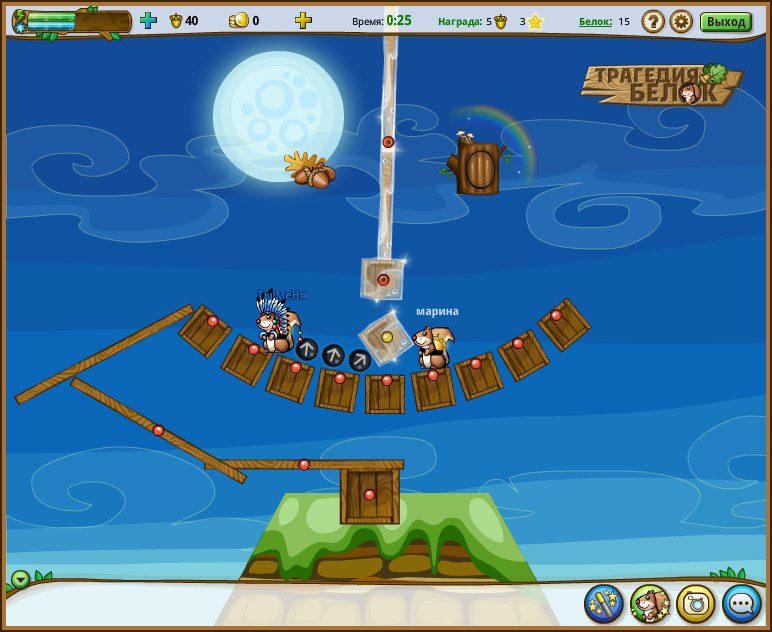Open chat via the speech bubble button
Viewport: 772px width, 632px height.
742,603
